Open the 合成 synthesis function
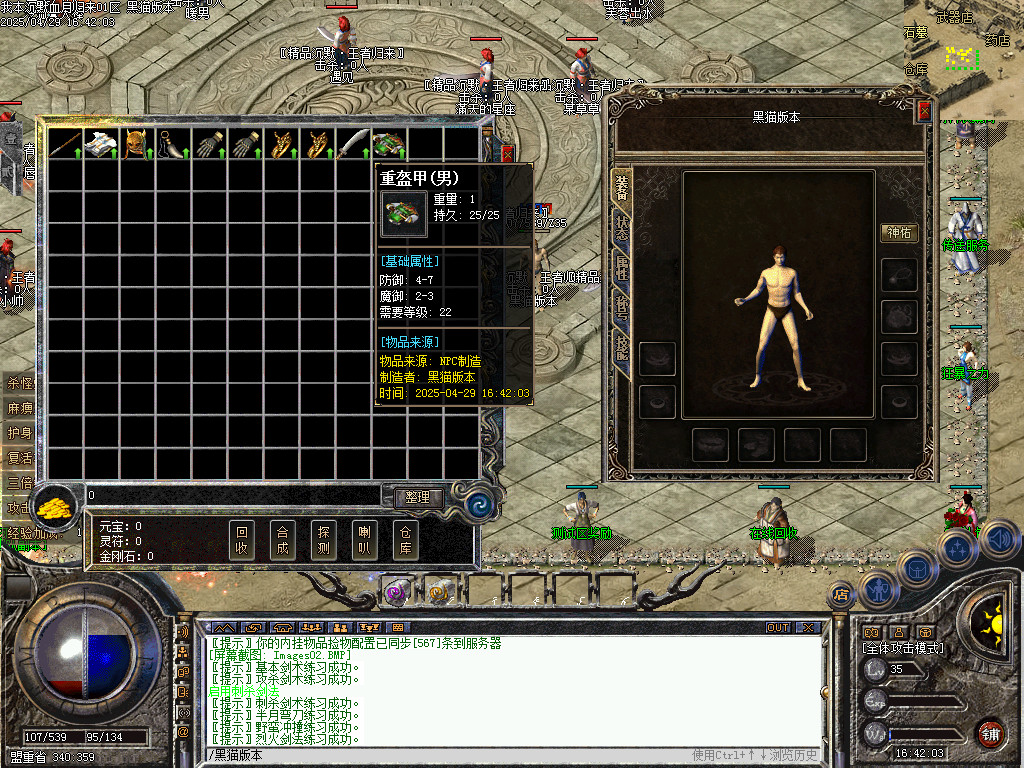This screenshot has width=1024, height=768. 282,541
